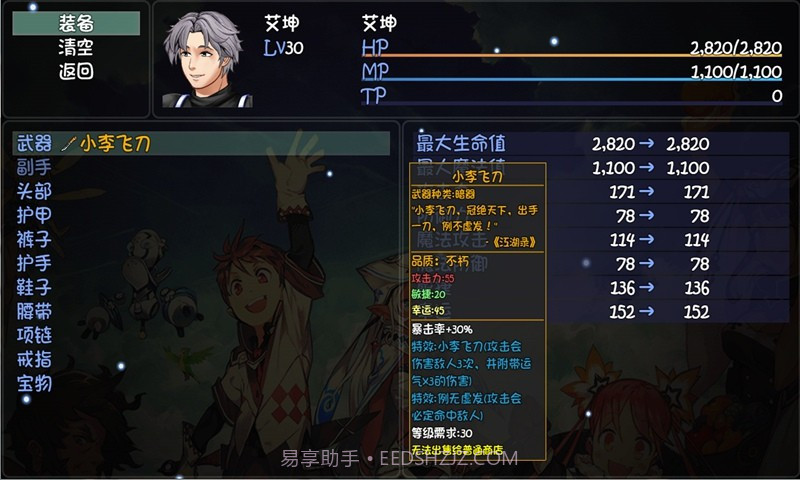Screen dimensions: 800x480
Task: Open the 护手 (gloves) slot
Action: pyautogui.click(x=35, y=263)
